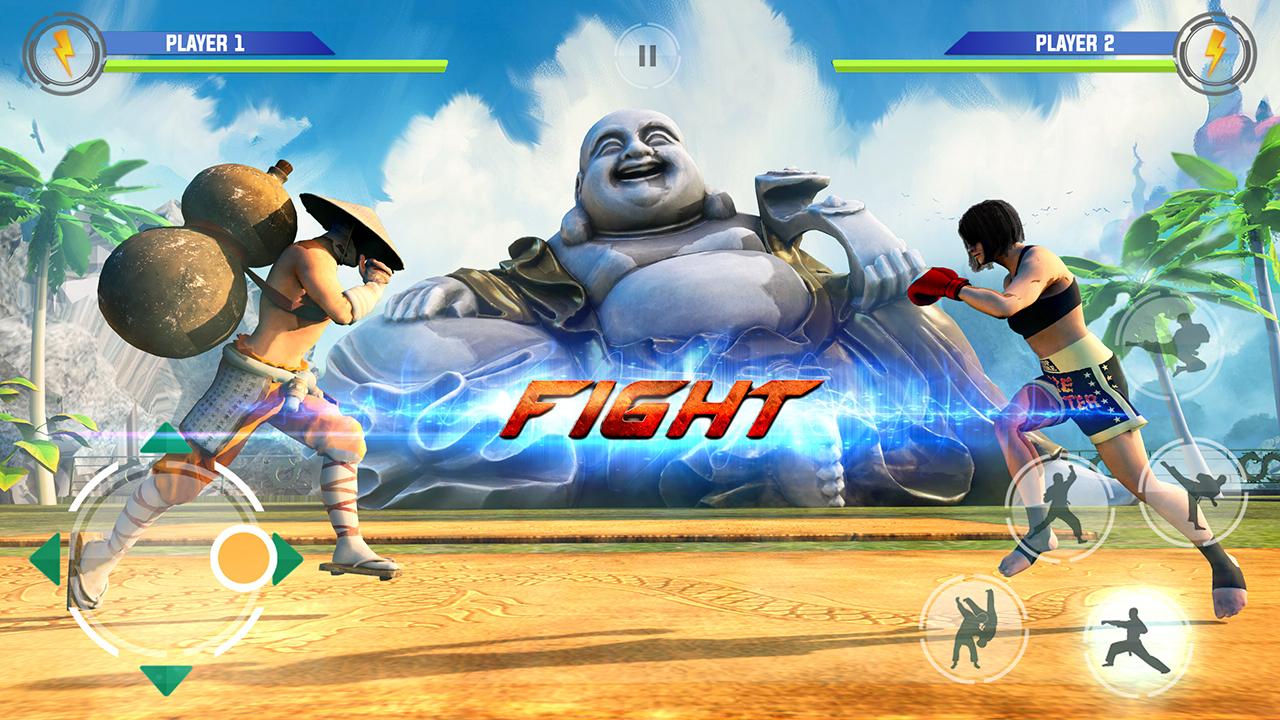Click the joystick's green left arrow
1280x720 pixels.
(46, 559)
